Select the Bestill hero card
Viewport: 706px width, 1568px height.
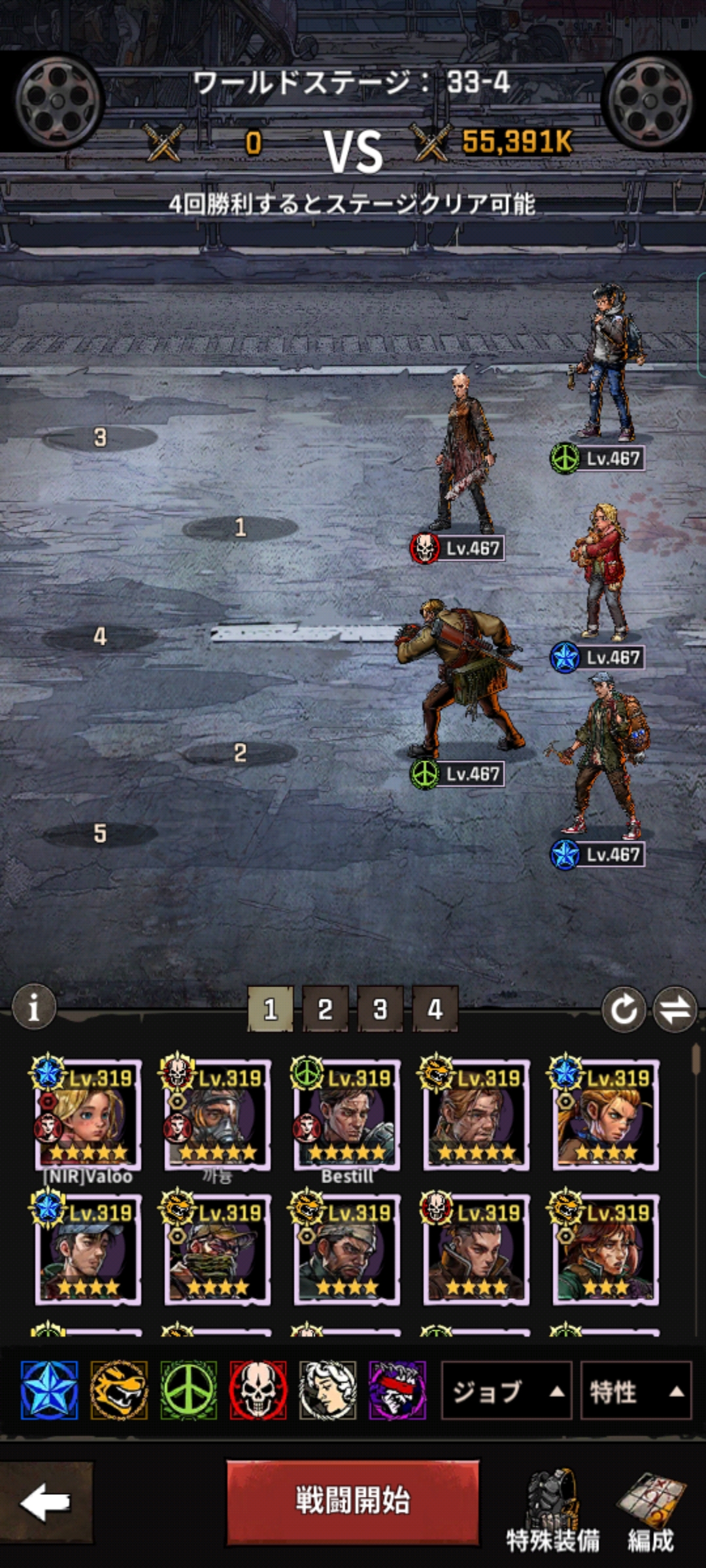346,1115
